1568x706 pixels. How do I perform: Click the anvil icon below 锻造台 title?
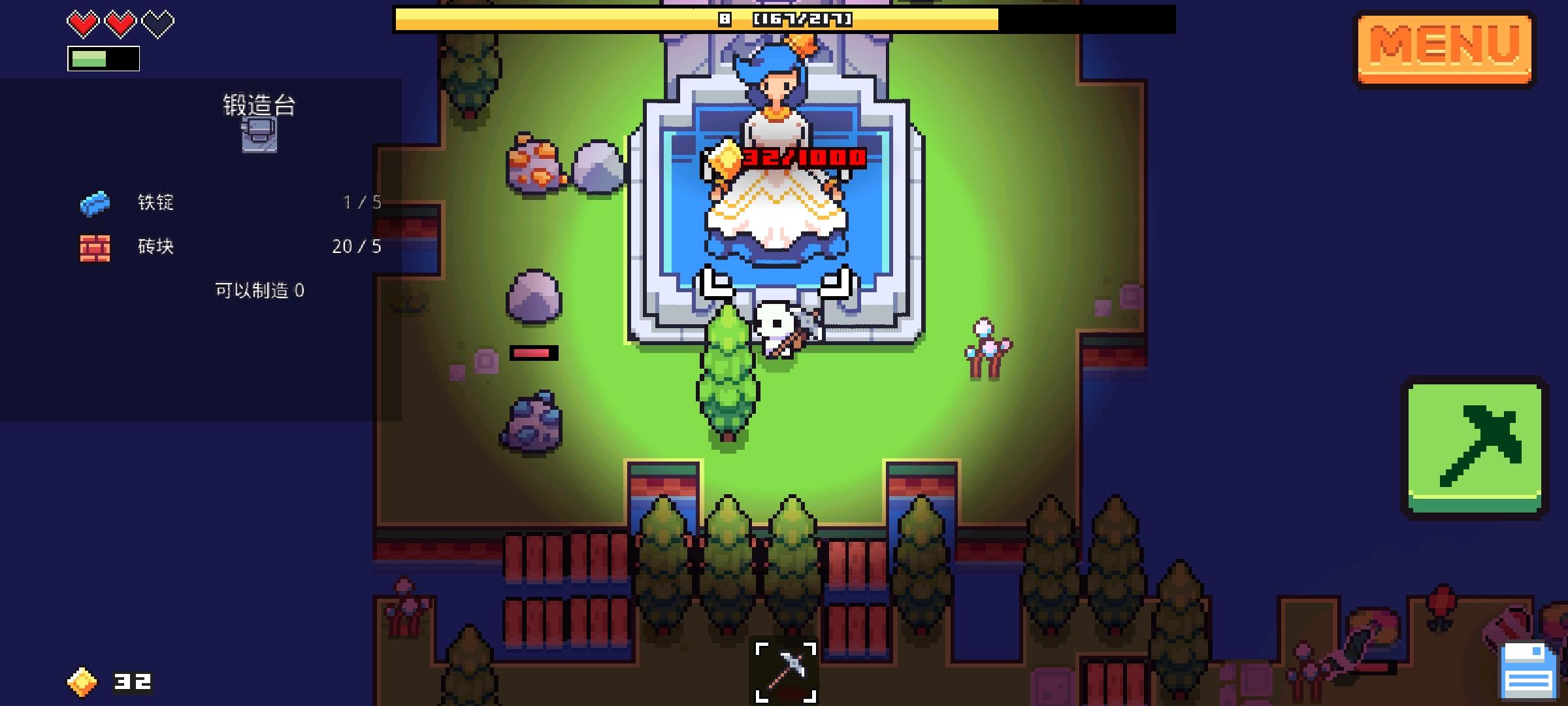[259, 137]
